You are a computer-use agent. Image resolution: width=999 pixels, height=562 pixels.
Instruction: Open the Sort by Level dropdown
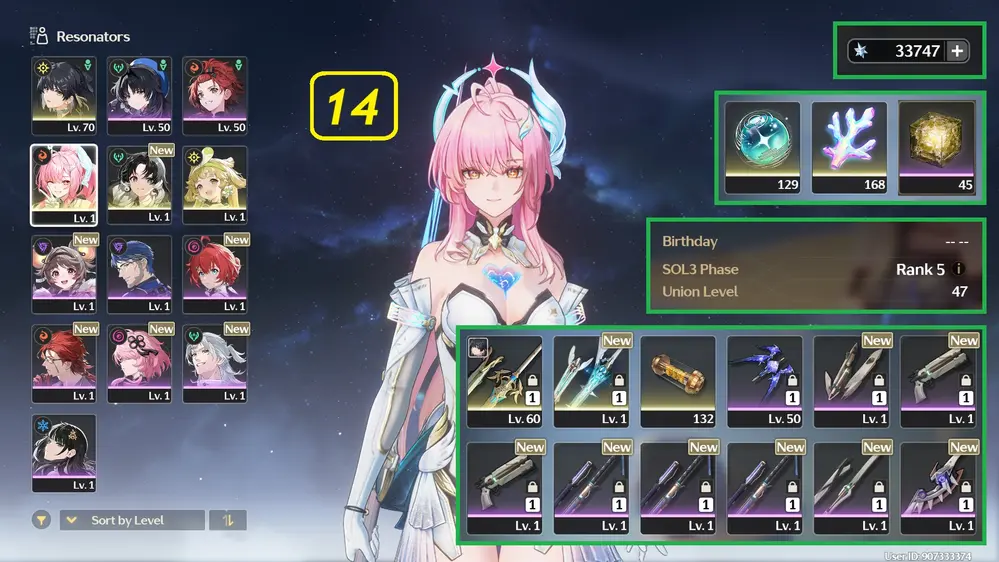[132, 520]
